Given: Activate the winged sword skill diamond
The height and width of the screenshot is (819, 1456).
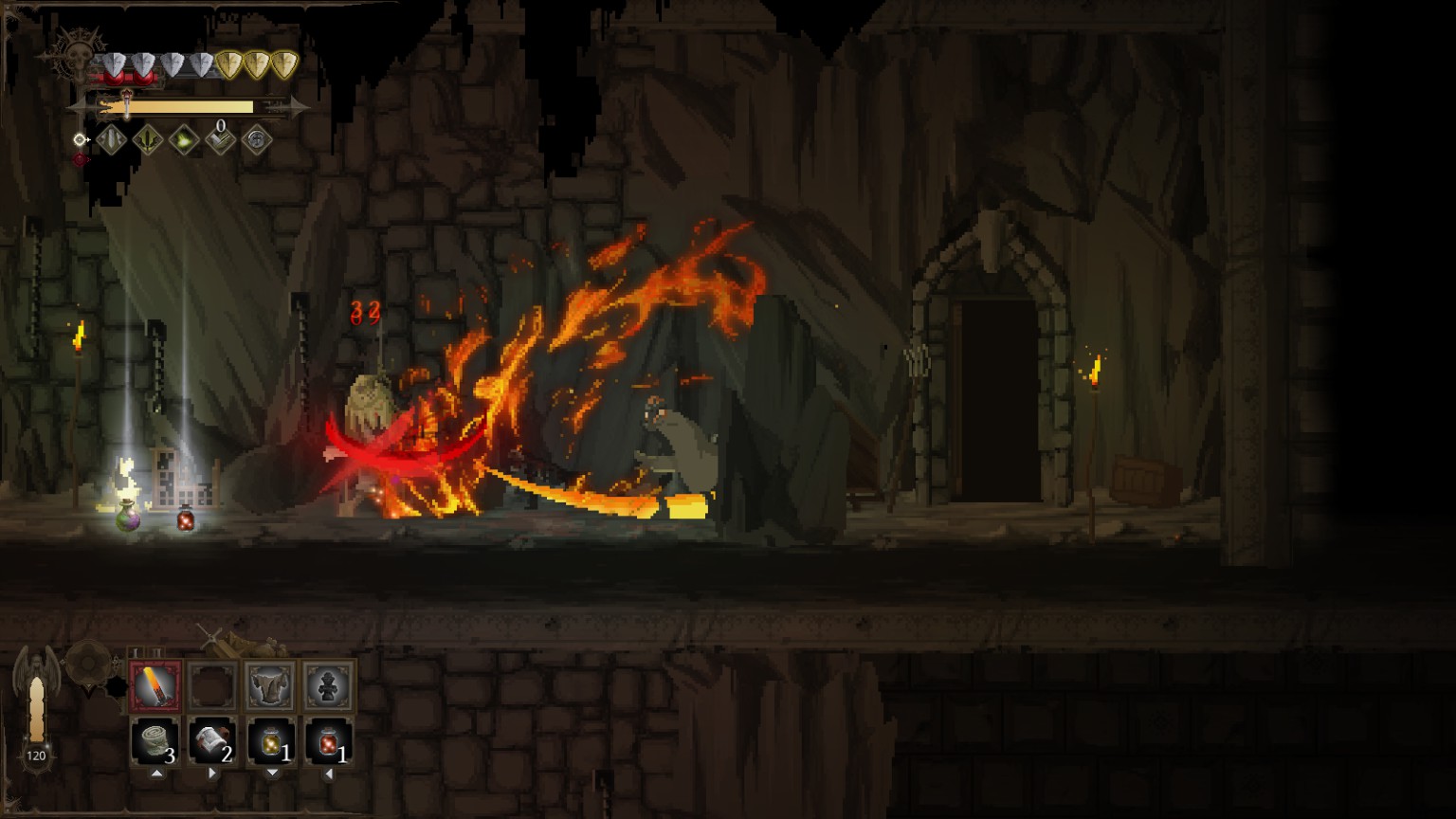Looking at the screenshot, I should point(148,141).
